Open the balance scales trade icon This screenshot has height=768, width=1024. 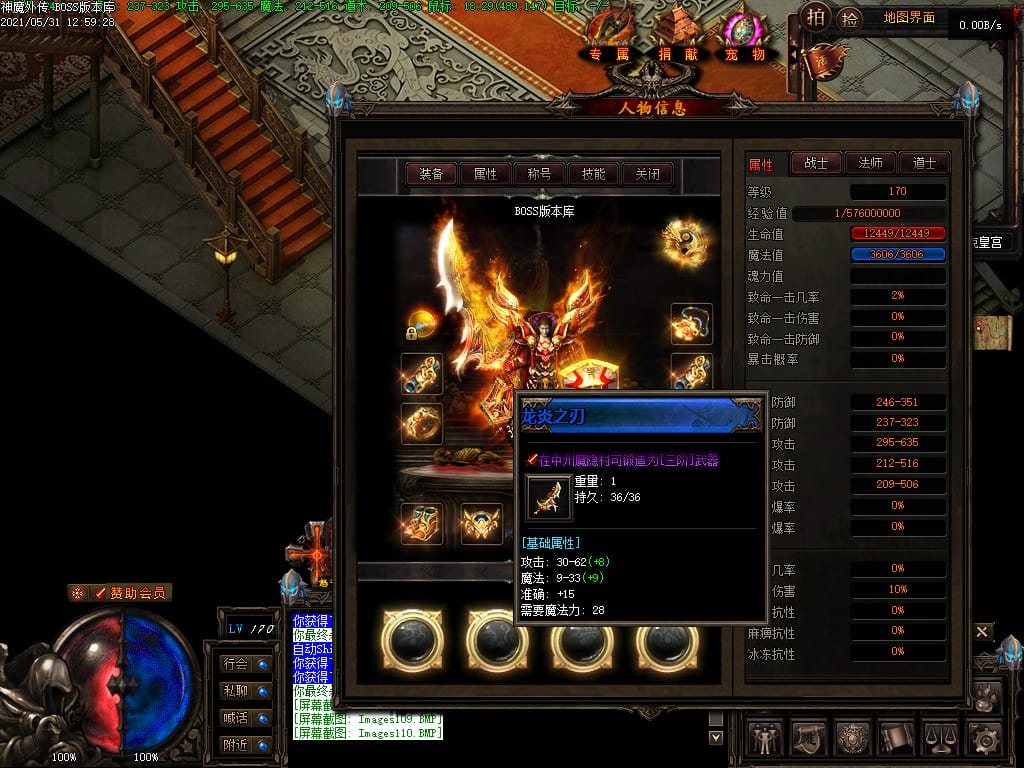click(x=940, y=739)
